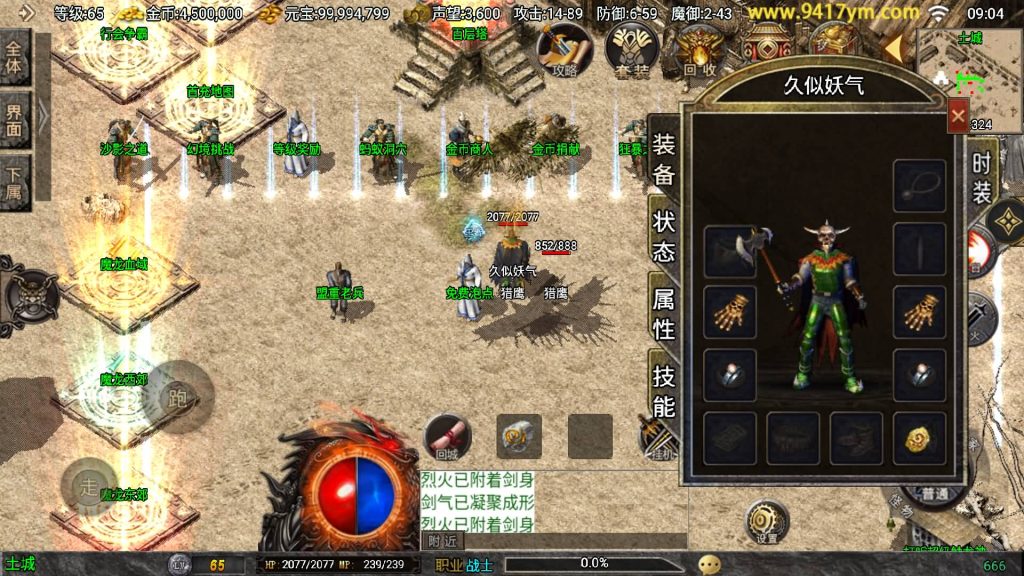Open the yellow chat bubble icon

pos(709,564)
